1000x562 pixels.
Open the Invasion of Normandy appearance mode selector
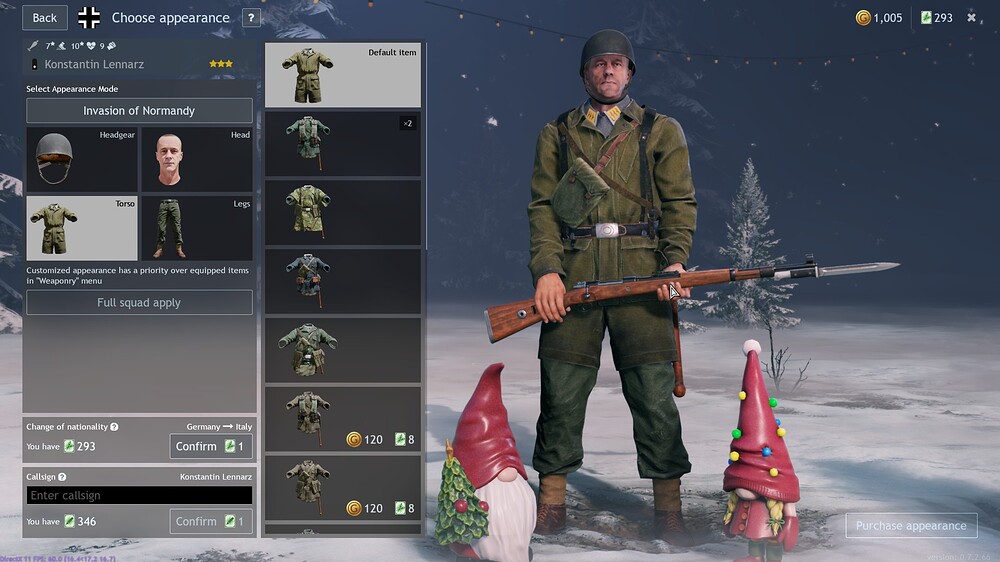[139, 111]
